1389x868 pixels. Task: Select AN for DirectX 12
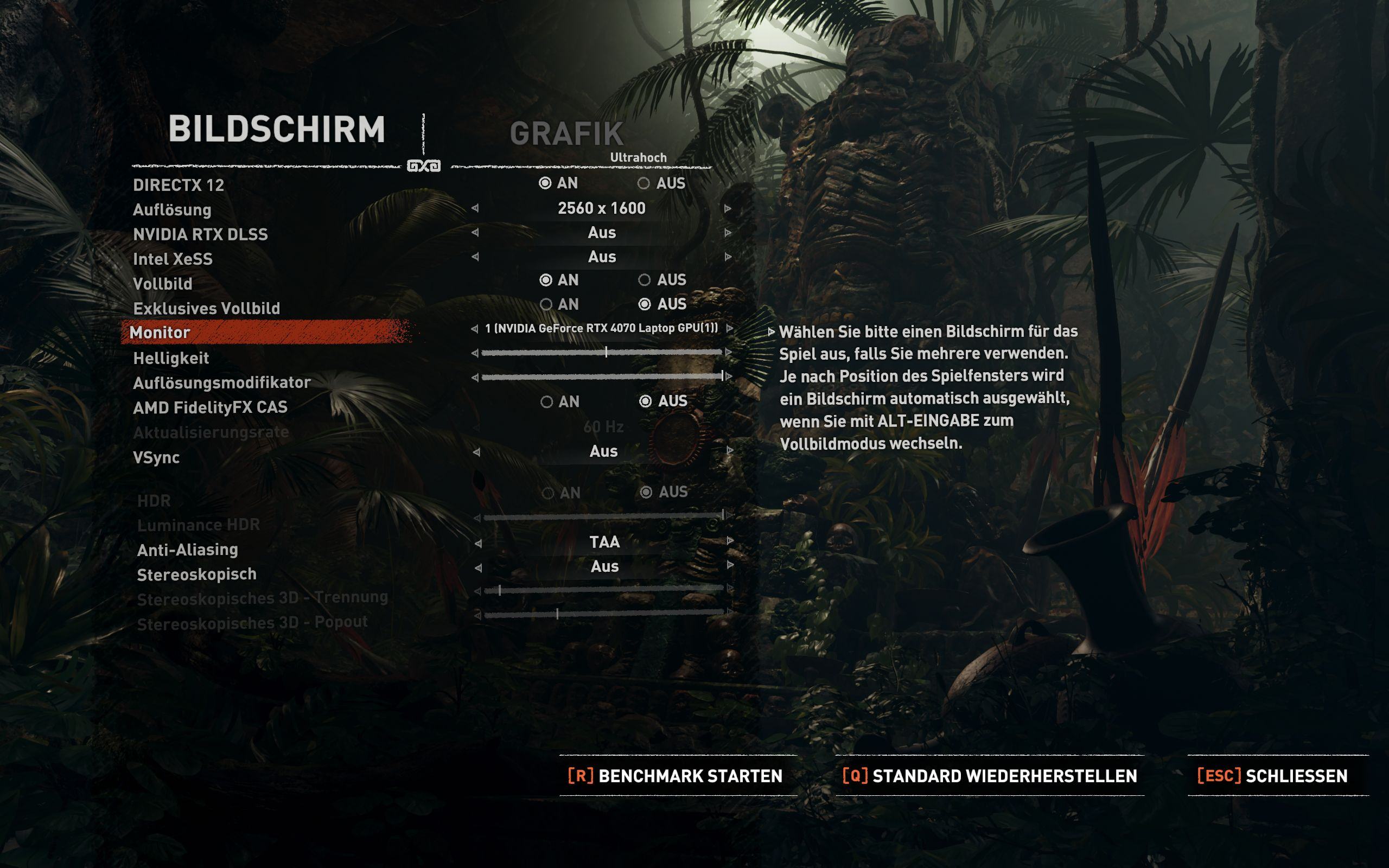click(x=545, y=183)
